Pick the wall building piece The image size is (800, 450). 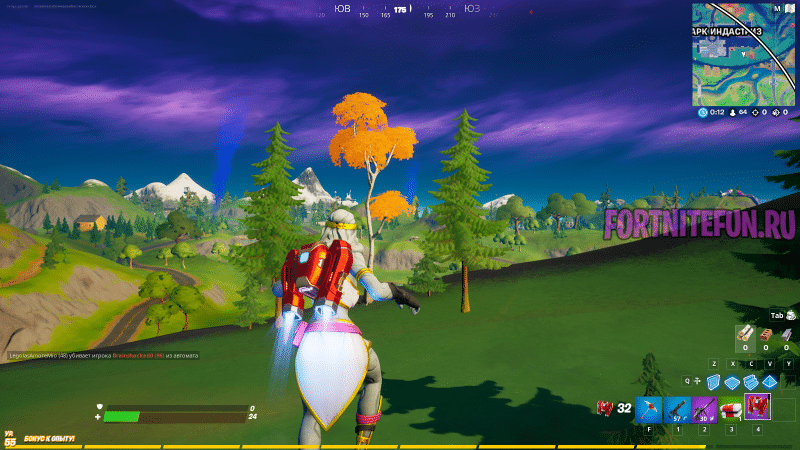coord(713,382)
